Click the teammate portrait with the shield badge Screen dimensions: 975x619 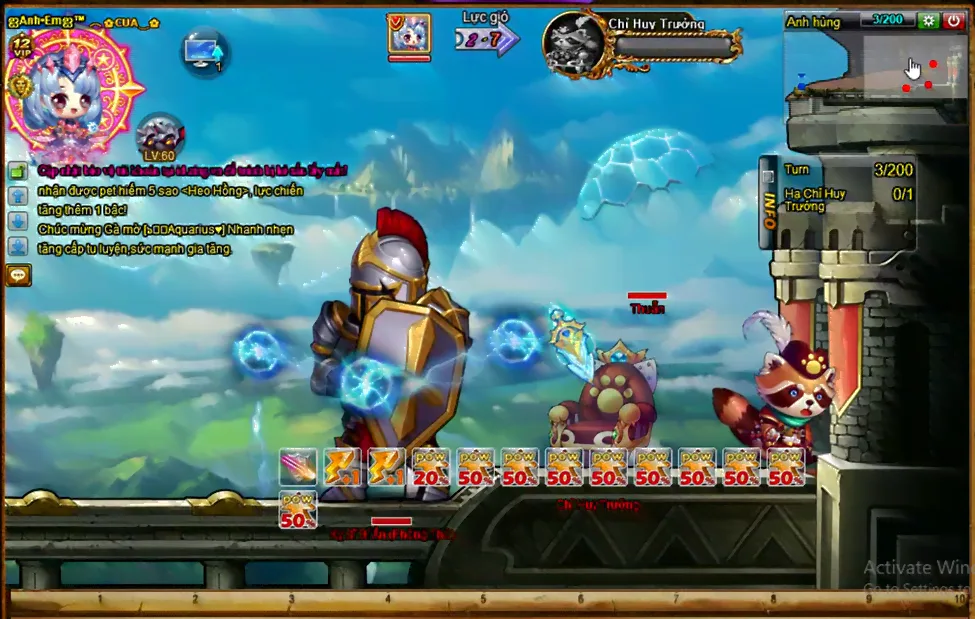(x=409, y=35)
